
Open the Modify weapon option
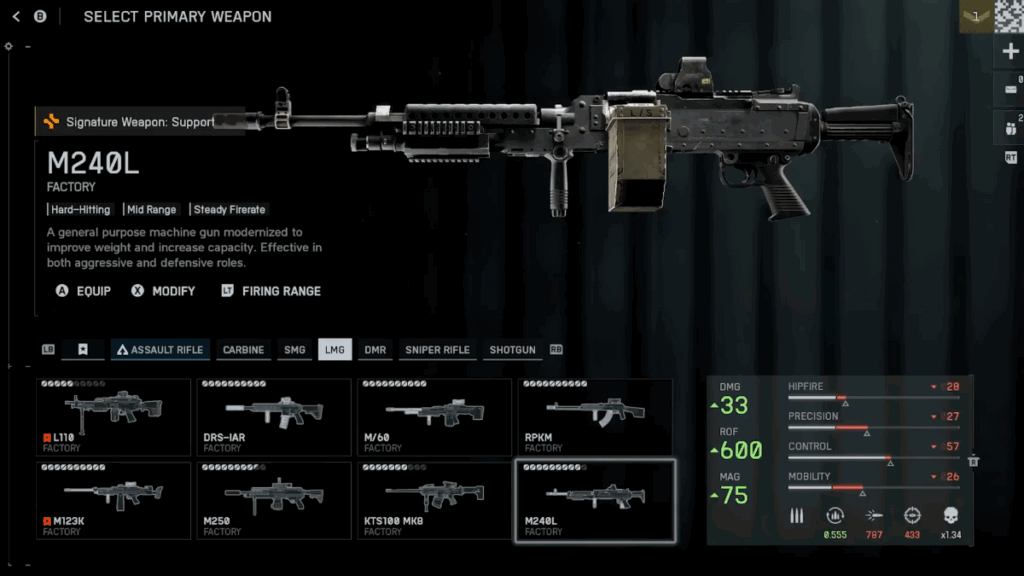pos(164,291)
